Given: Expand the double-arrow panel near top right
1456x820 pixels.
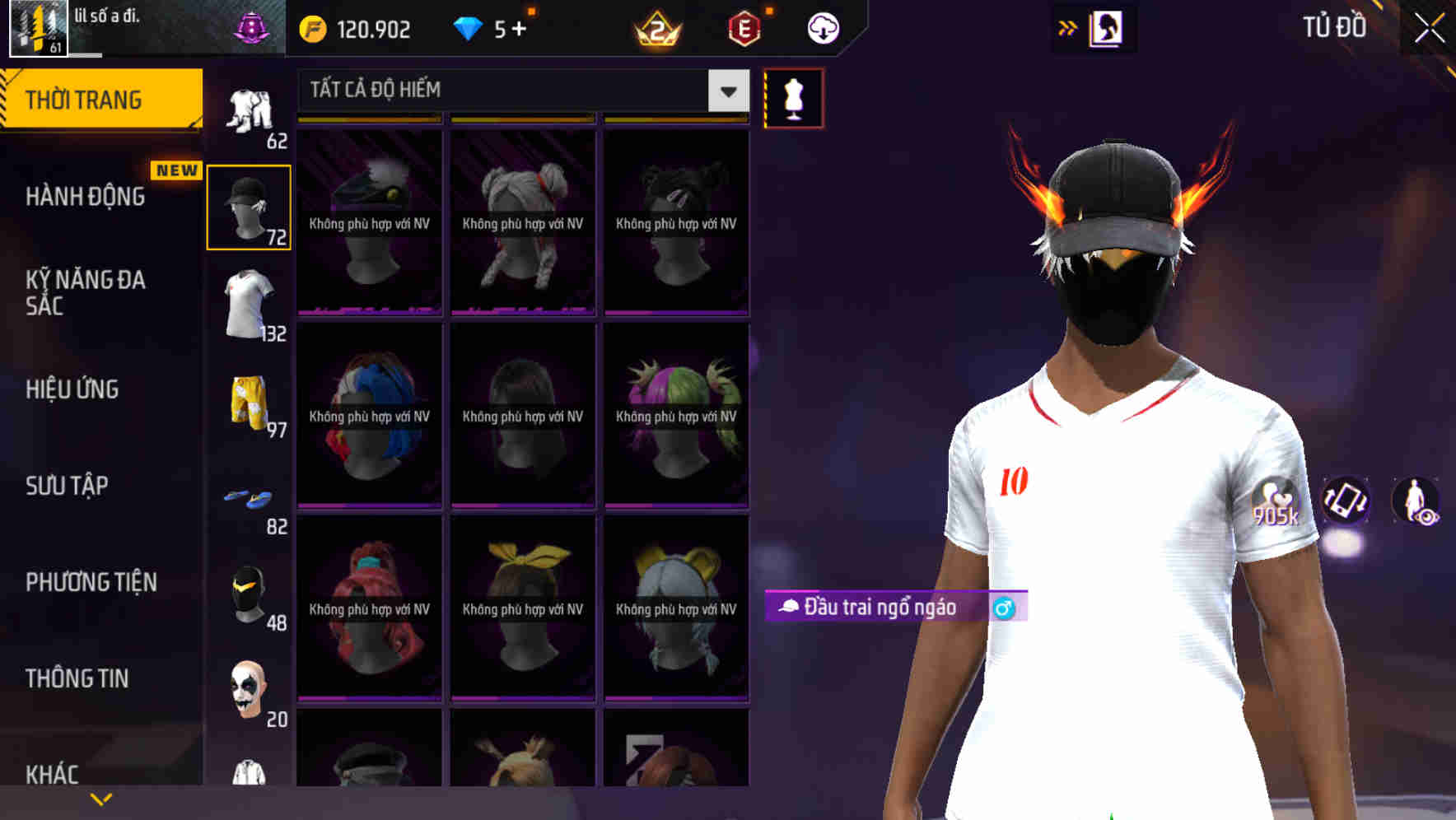Looking at the screenshot, I should pyautogui.click(x=1068, y=27).
